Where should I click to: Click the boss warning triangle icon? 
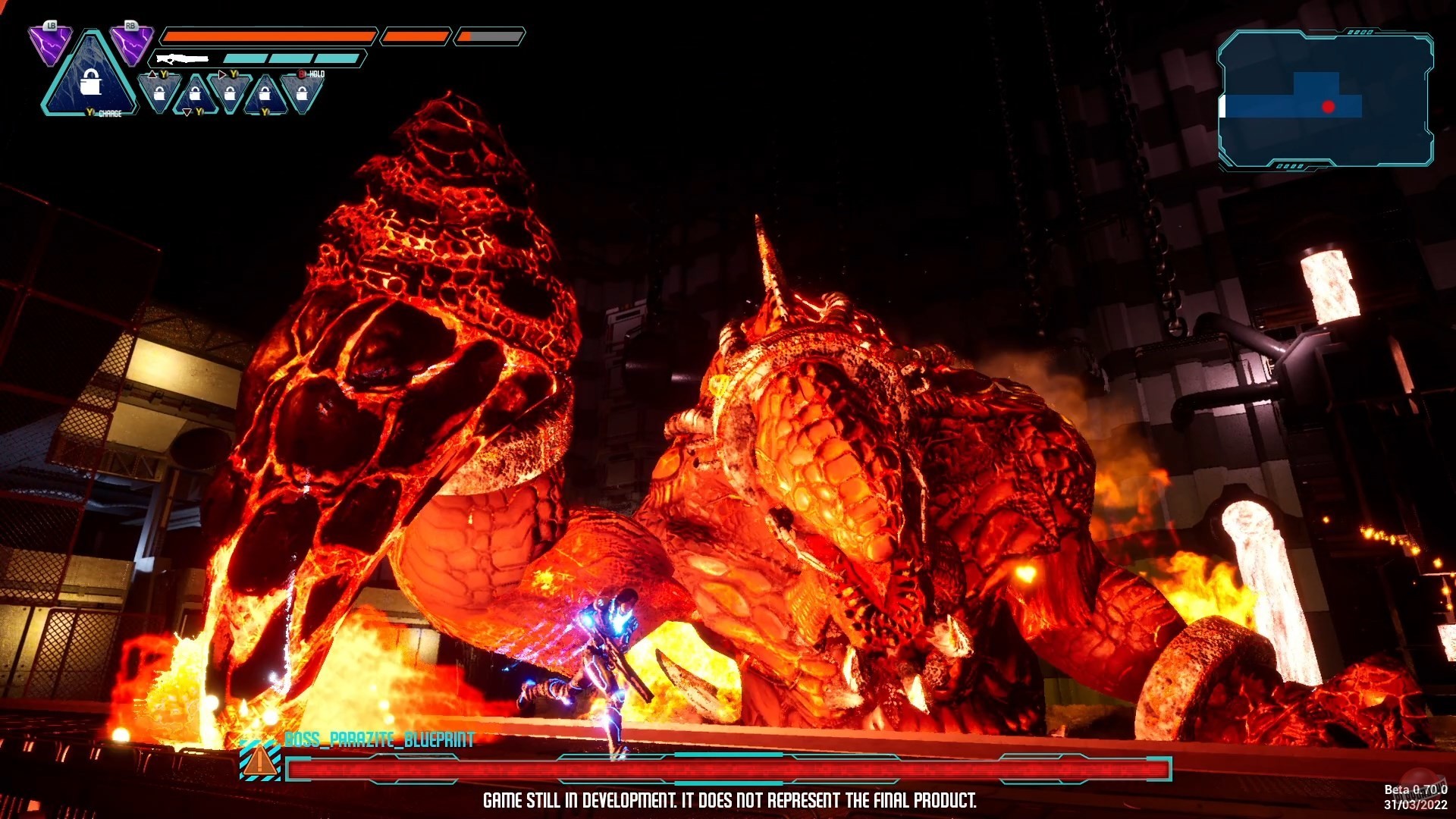(x=259, y=761)
